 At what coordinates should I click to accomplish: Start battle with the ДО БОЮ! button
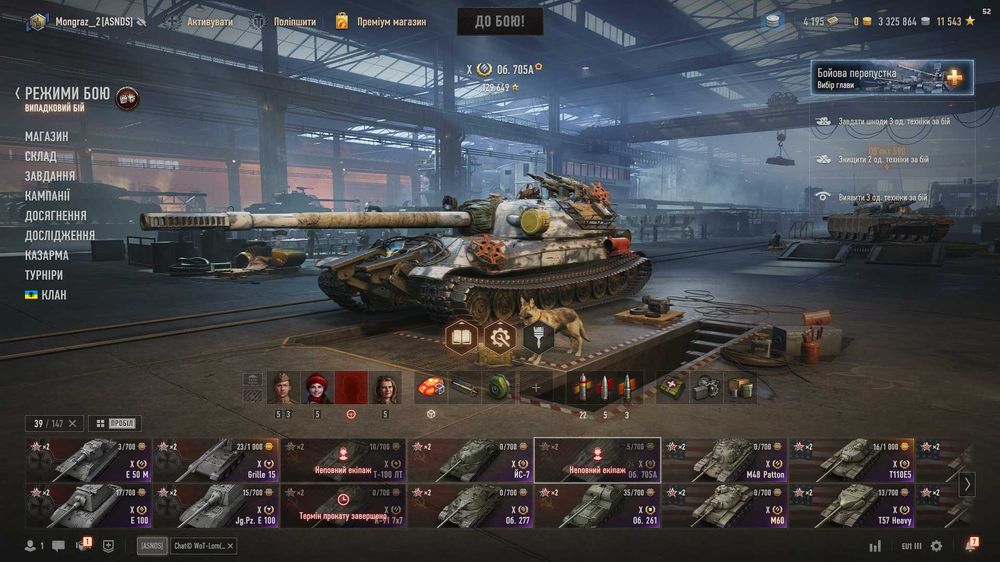click(x=500, y=21)
